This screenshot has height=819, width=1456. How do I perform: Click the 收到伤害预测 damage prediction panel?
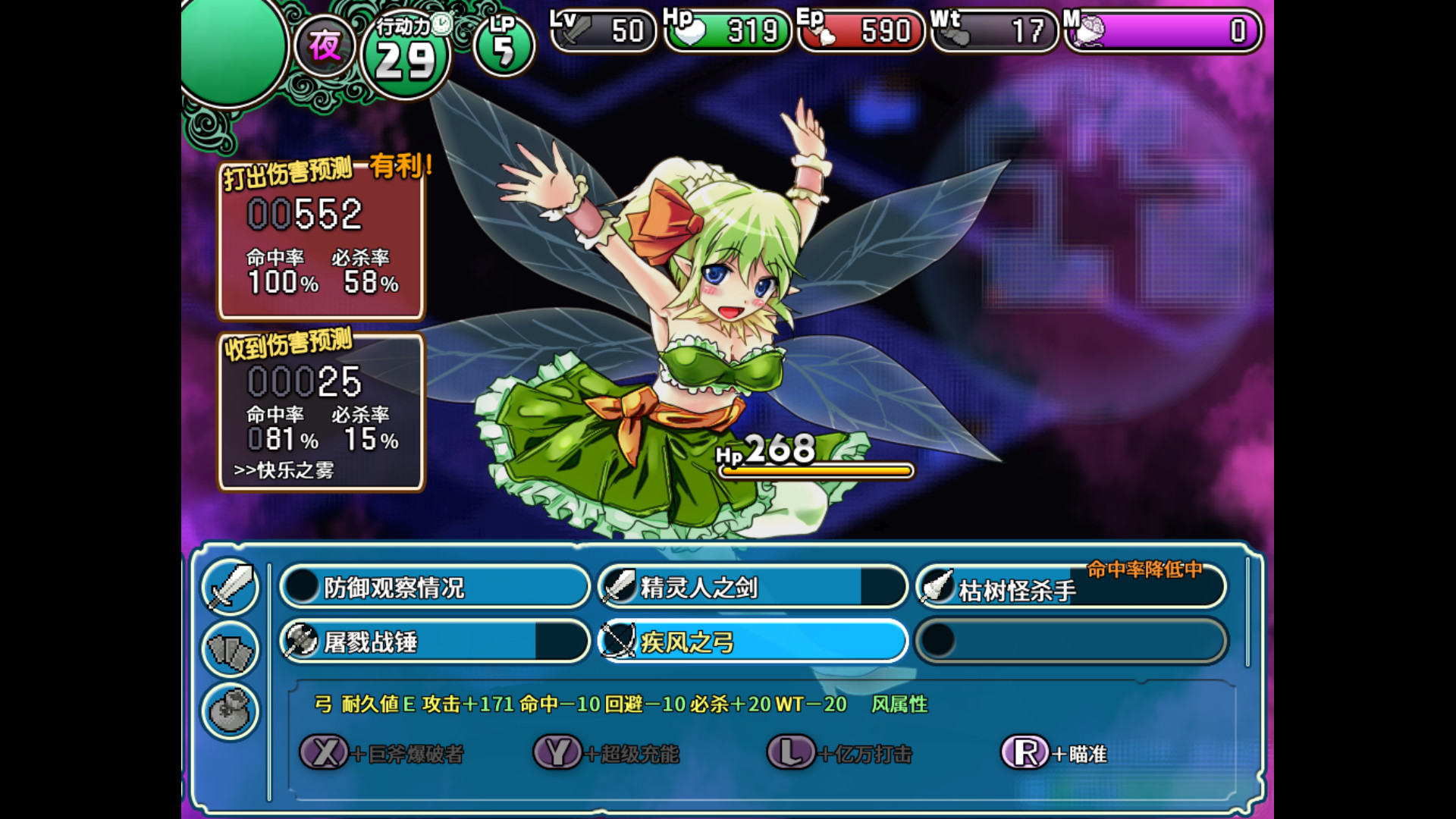(322, 413)
